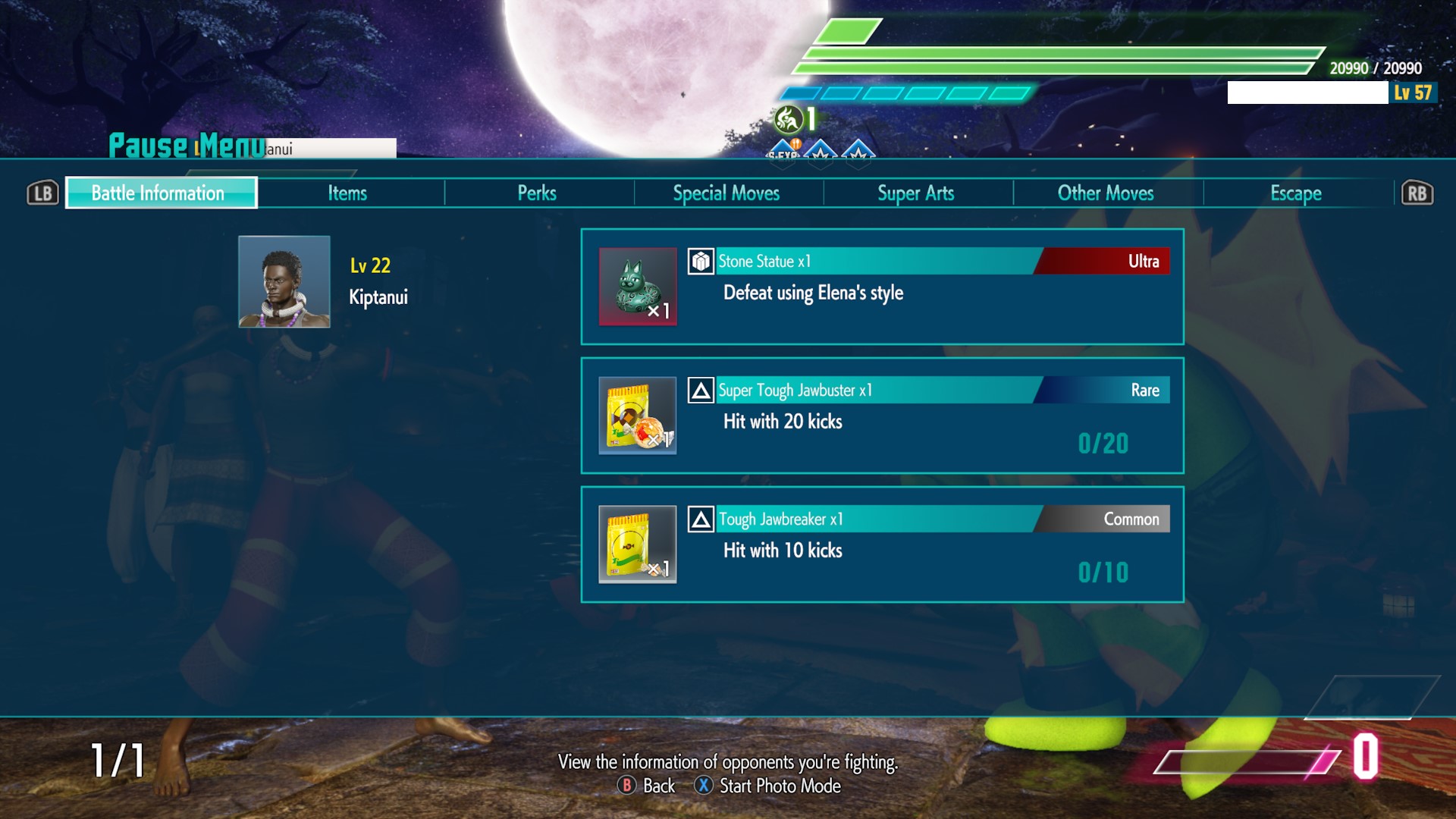Image resolution: width=1456 pixels, height=819 pixels.
Task: Open the Other Moves panel
Action: 1106,193
